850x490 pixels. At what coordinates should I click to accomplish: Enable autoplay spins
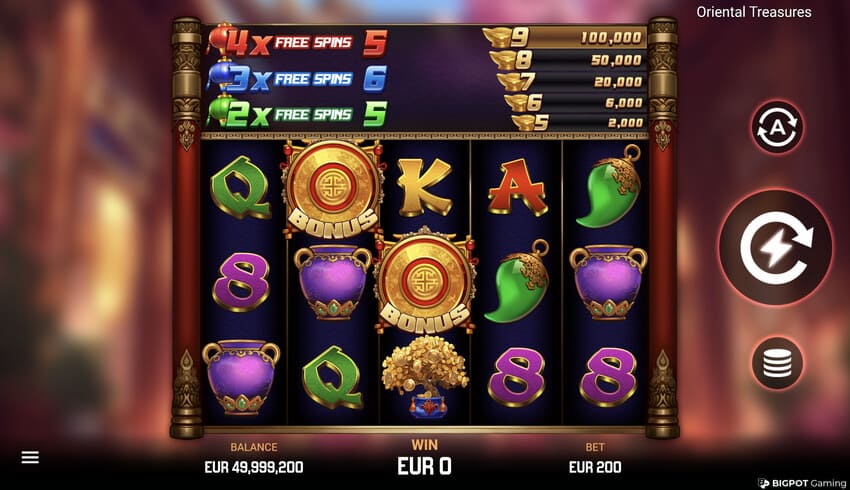pos(777,127)
